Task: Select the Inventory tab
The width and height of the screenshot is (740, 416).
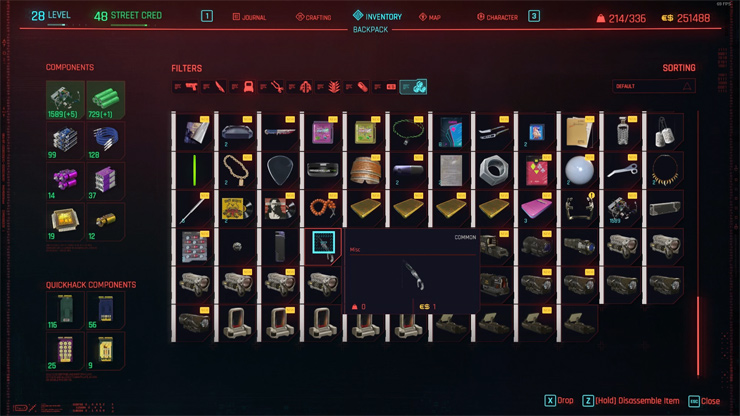Action: pos(377,16)
